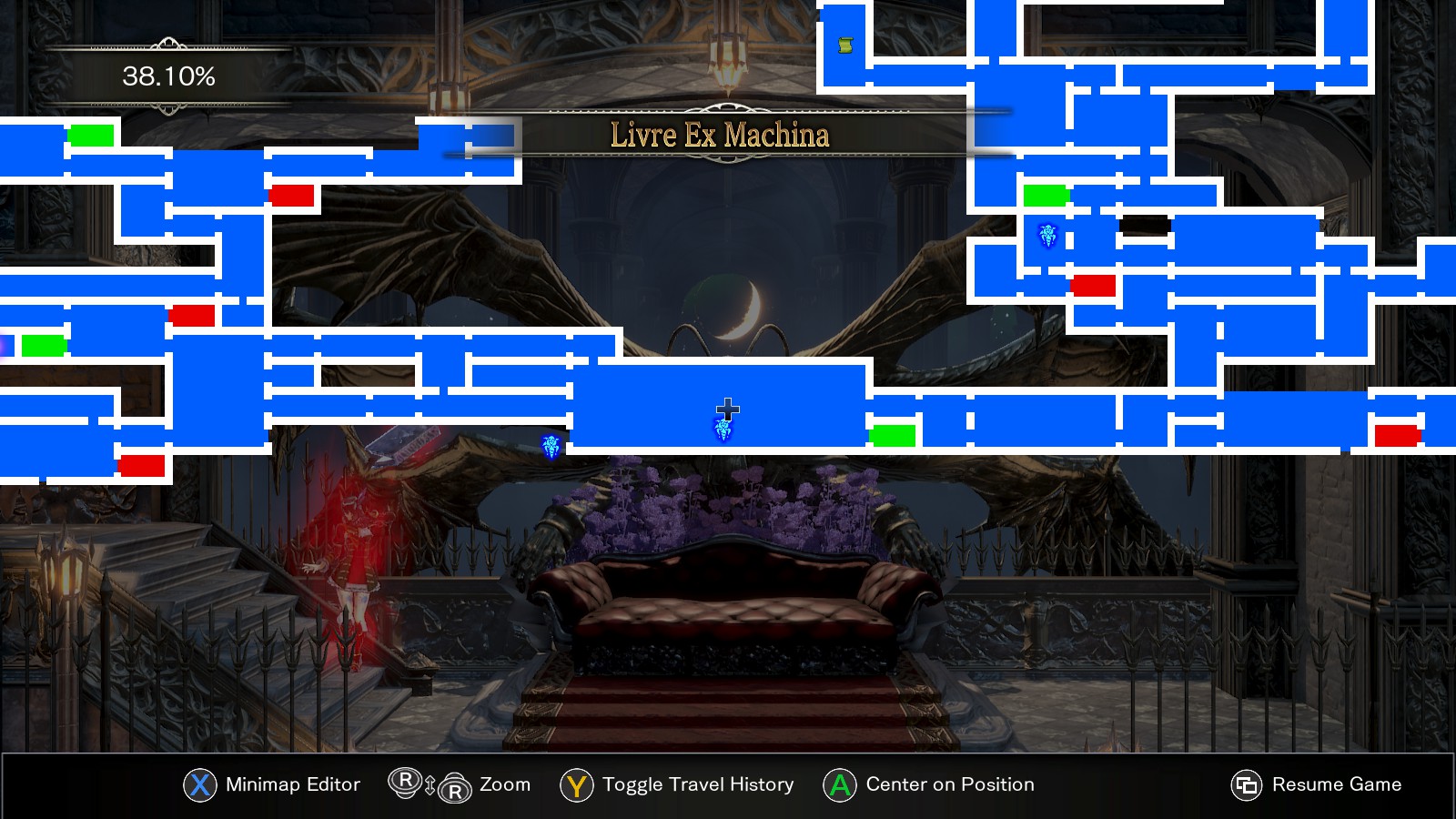Choose Center on Position
Screen dimensions: 1456x819
929,784
